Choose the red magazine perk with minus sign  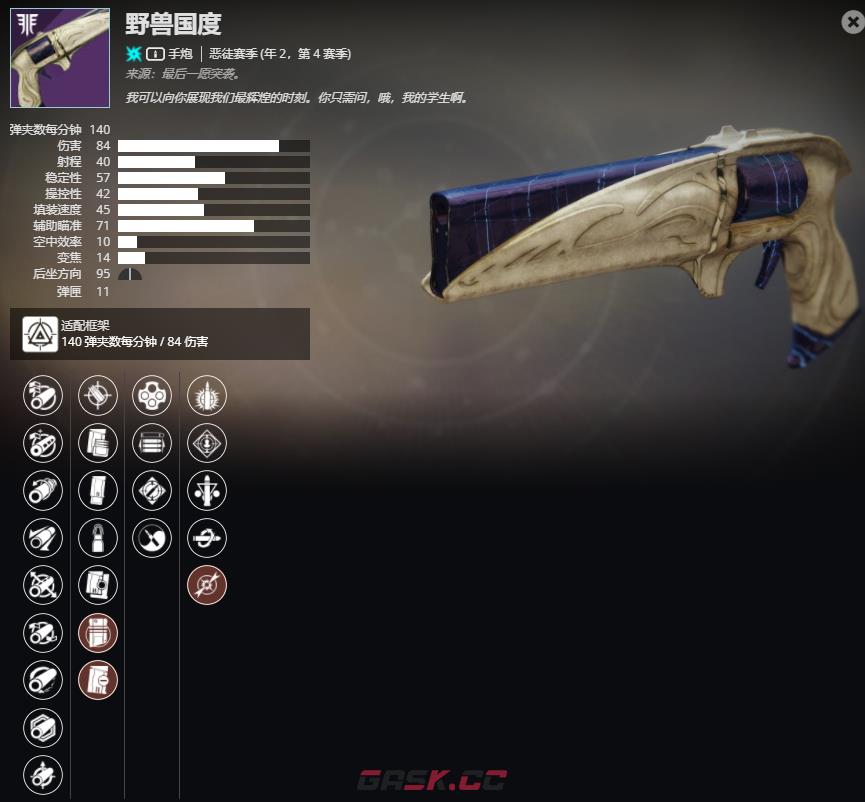click(98, 680)
